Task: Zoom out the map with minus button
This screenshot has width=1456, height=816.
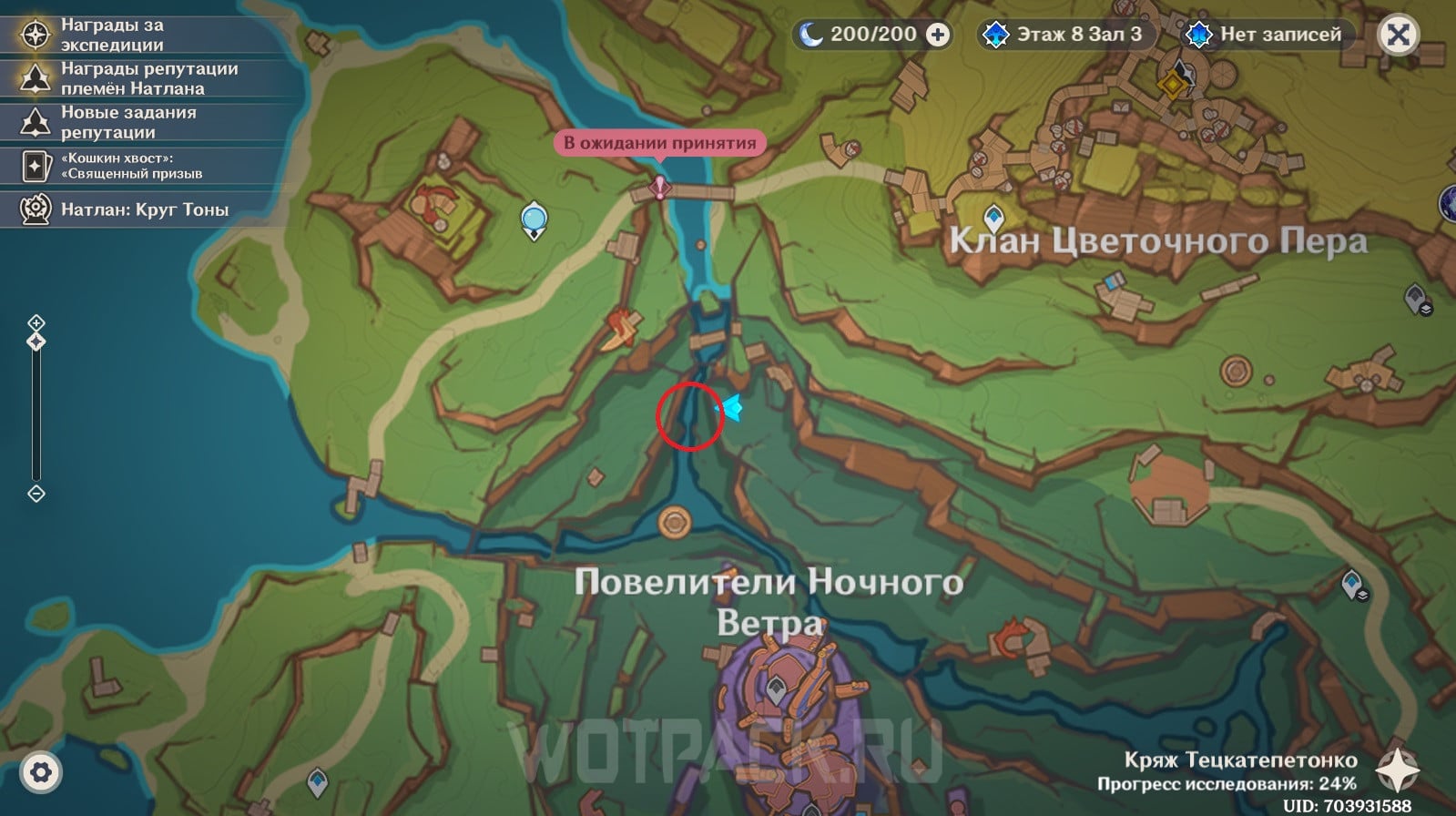Action: click(36, 494)
